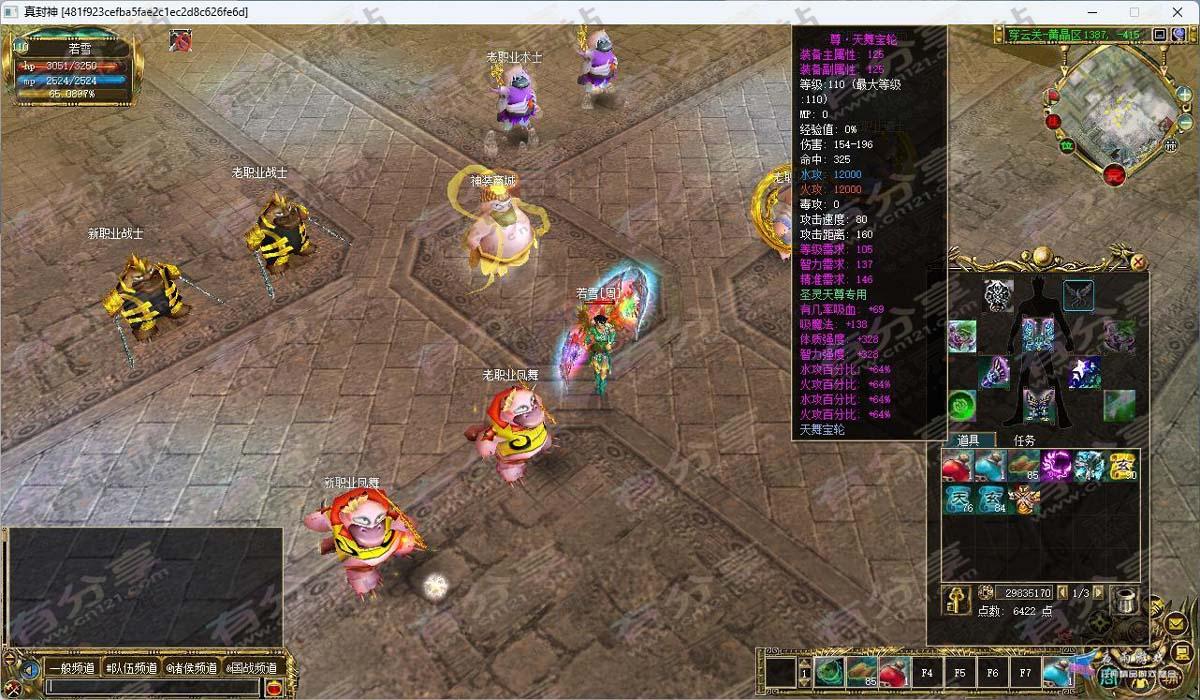Choose the @诸侯频道 chat channel
The height and width of the screenshot is (700, 1200).
192,668
